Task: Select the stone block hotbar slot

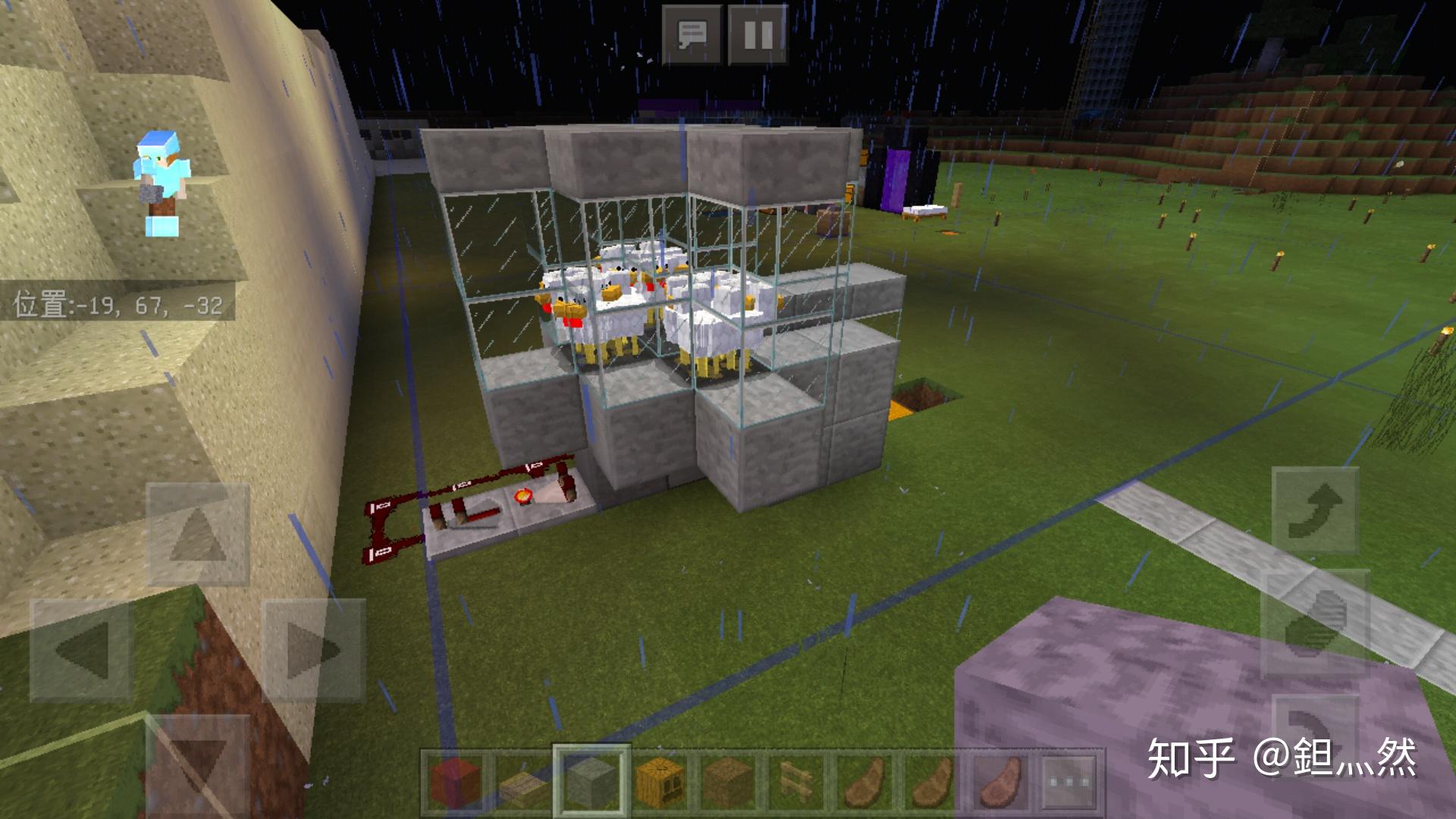Action: coord(591,781)
